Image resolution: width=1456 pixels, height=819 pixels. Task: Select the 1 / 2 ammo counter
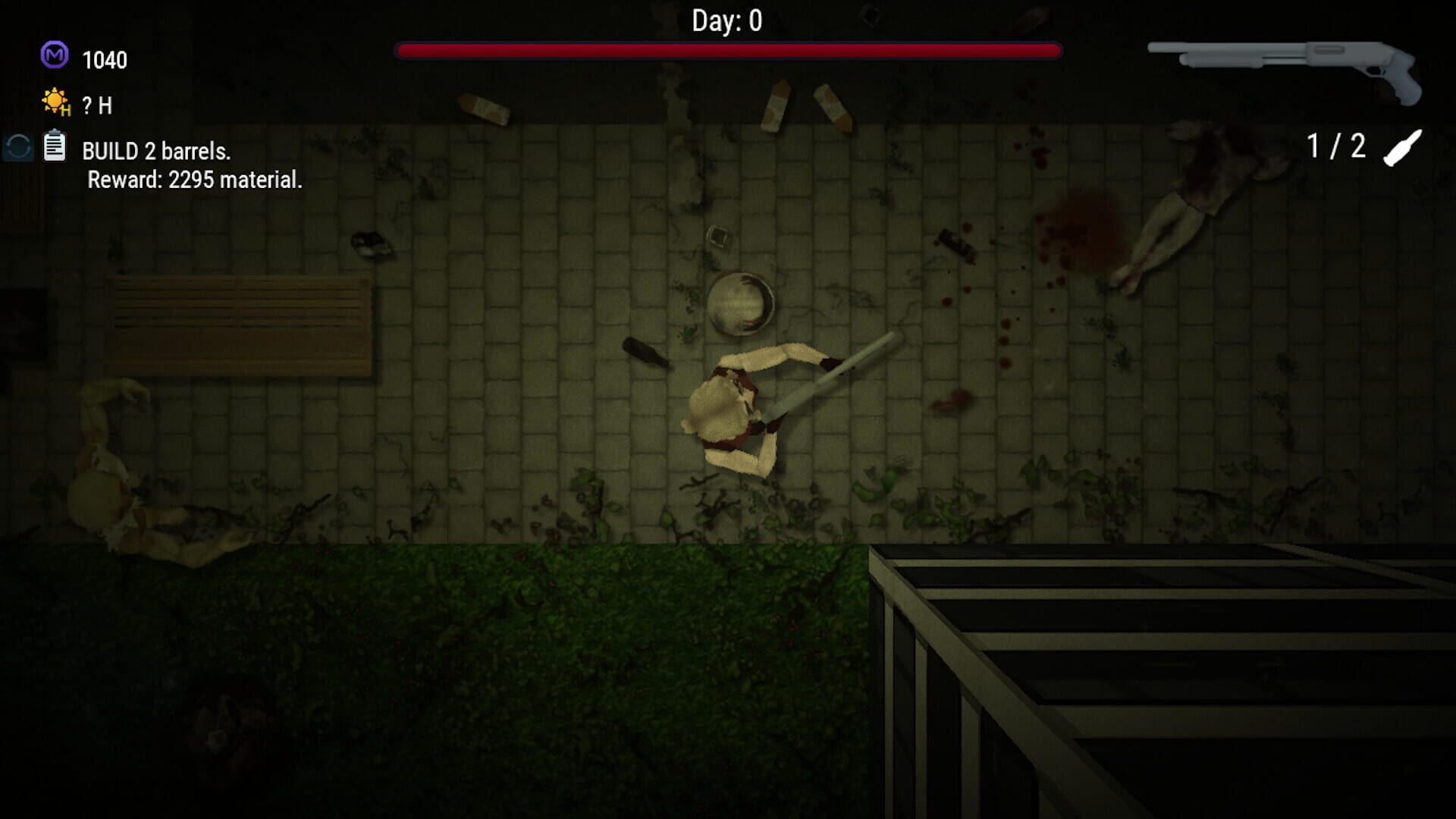[x=1336, y=143]
